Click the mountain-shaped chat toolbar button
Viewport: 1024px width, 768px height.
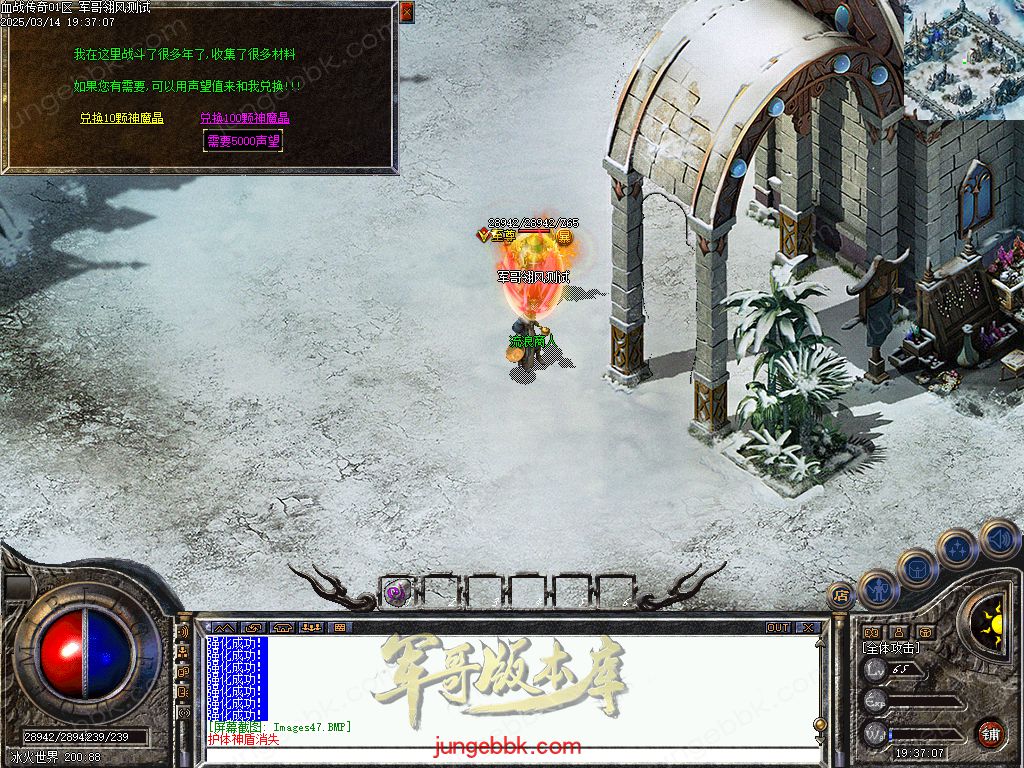coord(222,628)
